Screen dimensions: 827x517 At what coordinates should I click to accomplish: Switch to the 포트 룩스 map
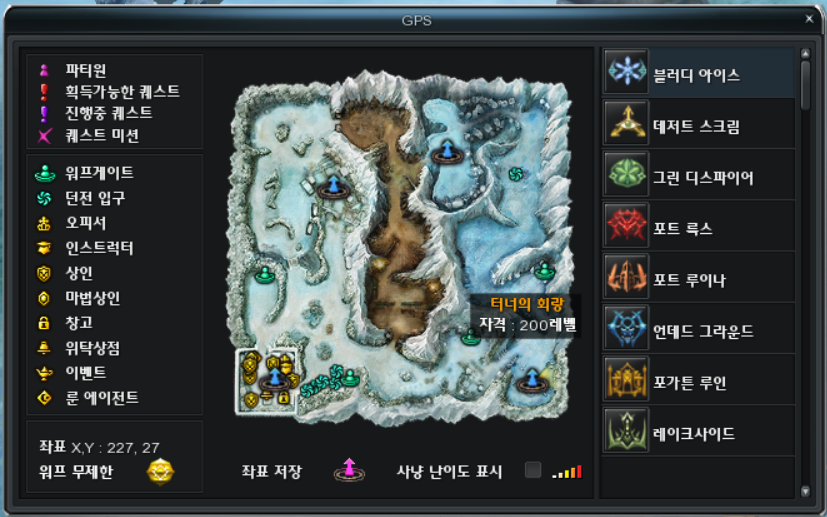click(x=699, y=229)
